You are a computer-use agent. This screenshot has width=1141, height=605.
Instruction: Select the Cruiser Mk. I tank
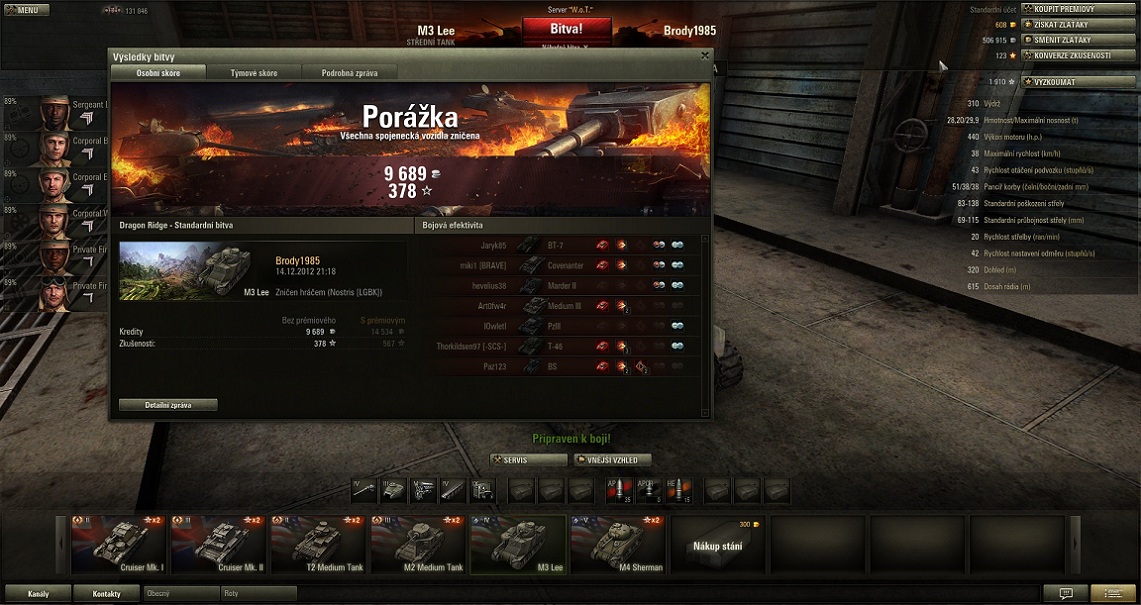tap(119, 545)
